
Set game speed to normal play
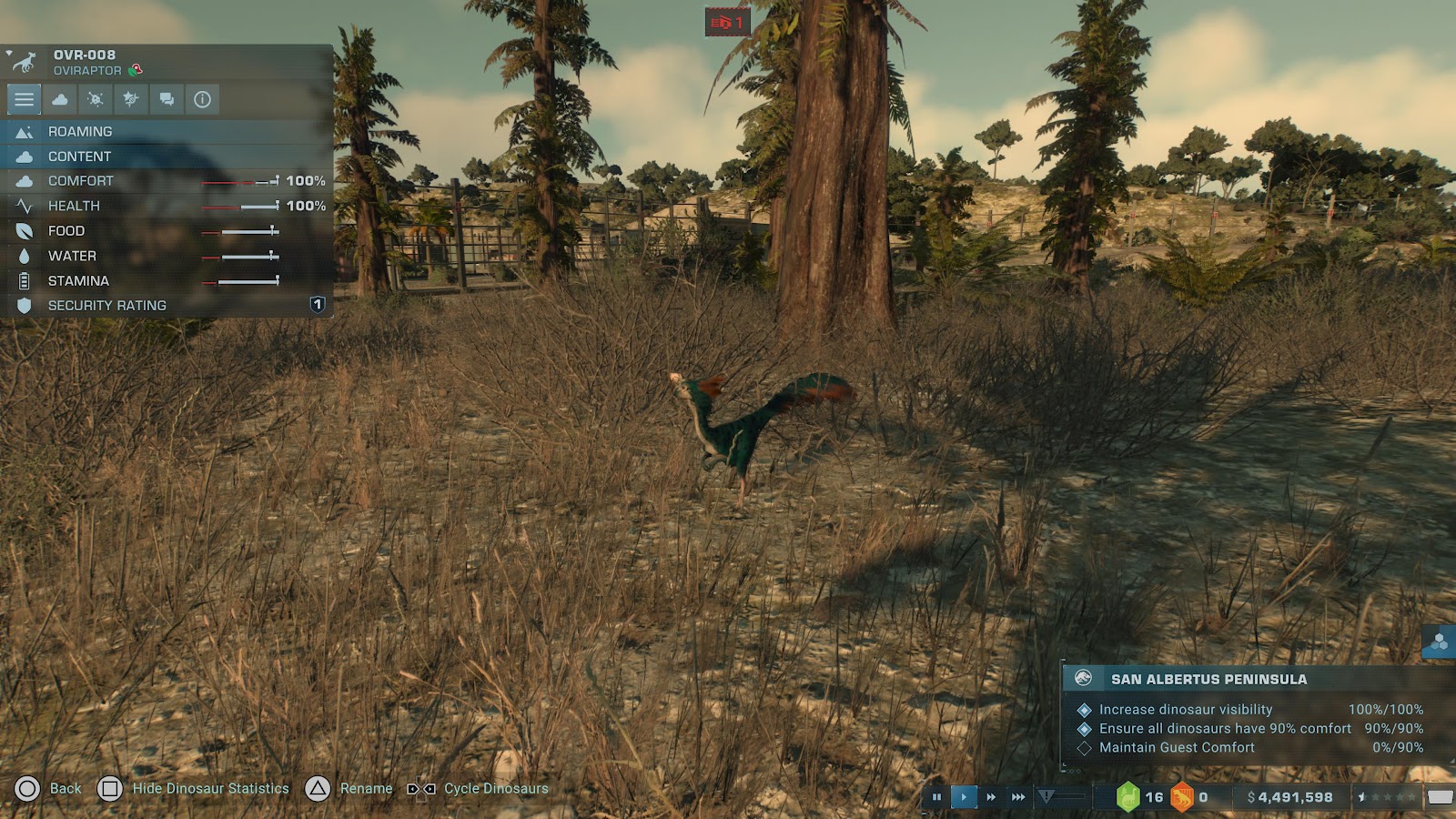[964, 797]
